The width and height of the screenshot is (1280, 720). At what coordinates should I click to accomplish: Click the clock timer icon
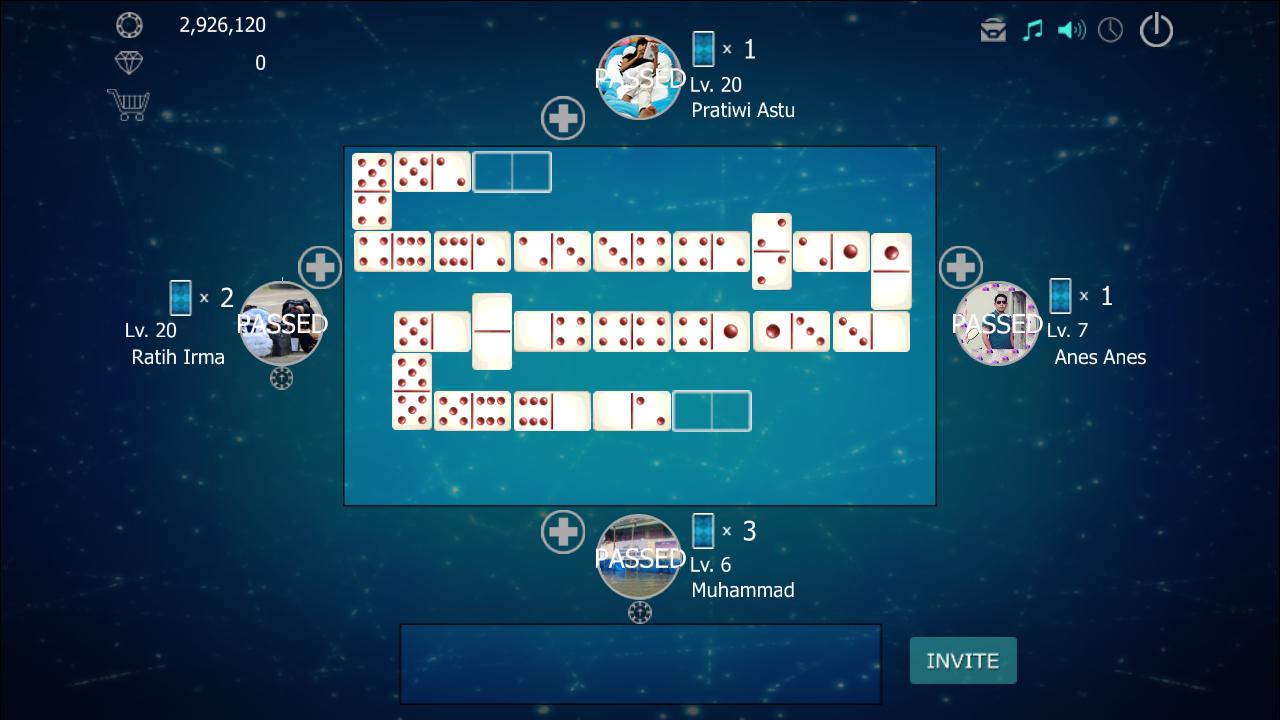[x=1110, y=30]
